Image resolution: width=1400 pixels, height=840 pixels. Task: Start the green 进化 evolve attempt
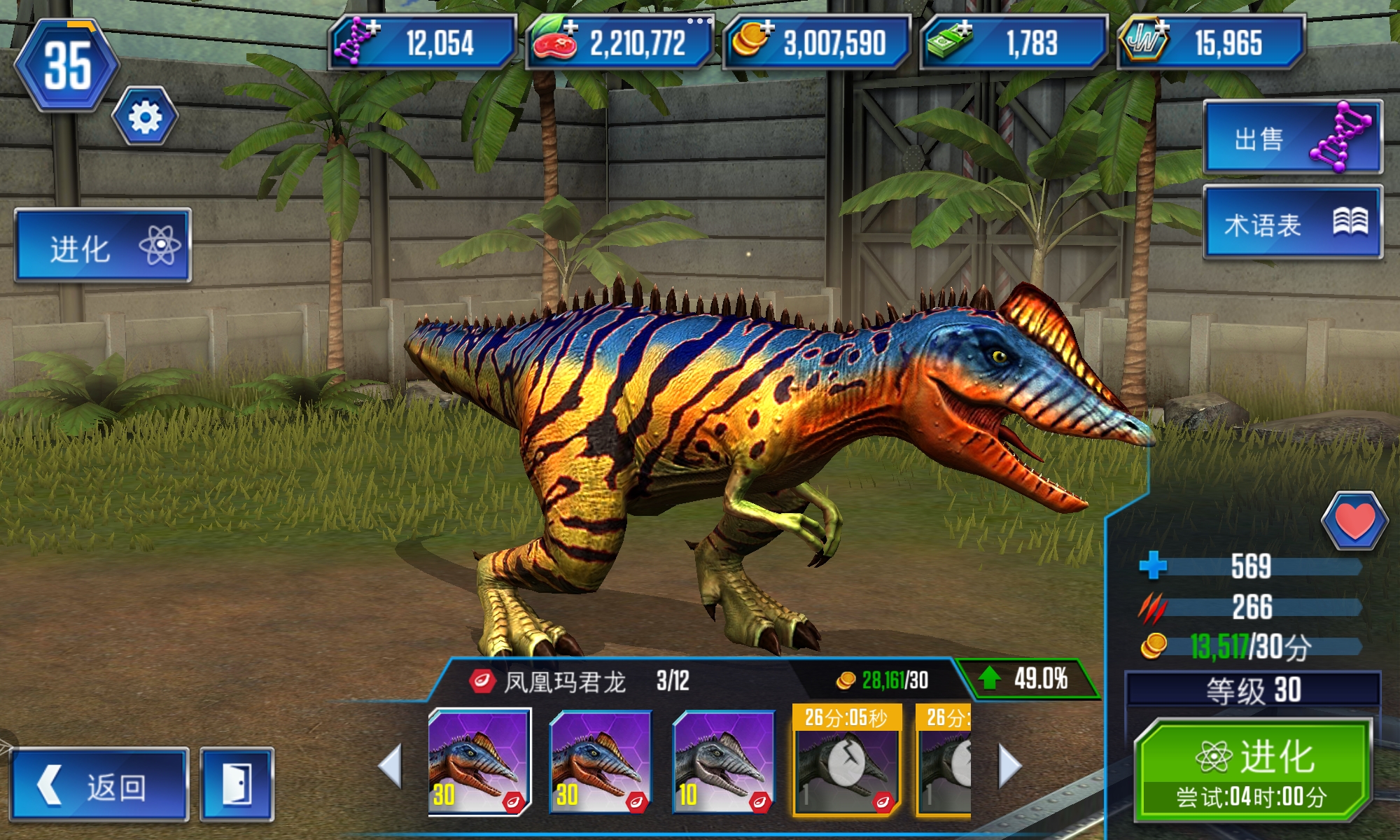1252,770
